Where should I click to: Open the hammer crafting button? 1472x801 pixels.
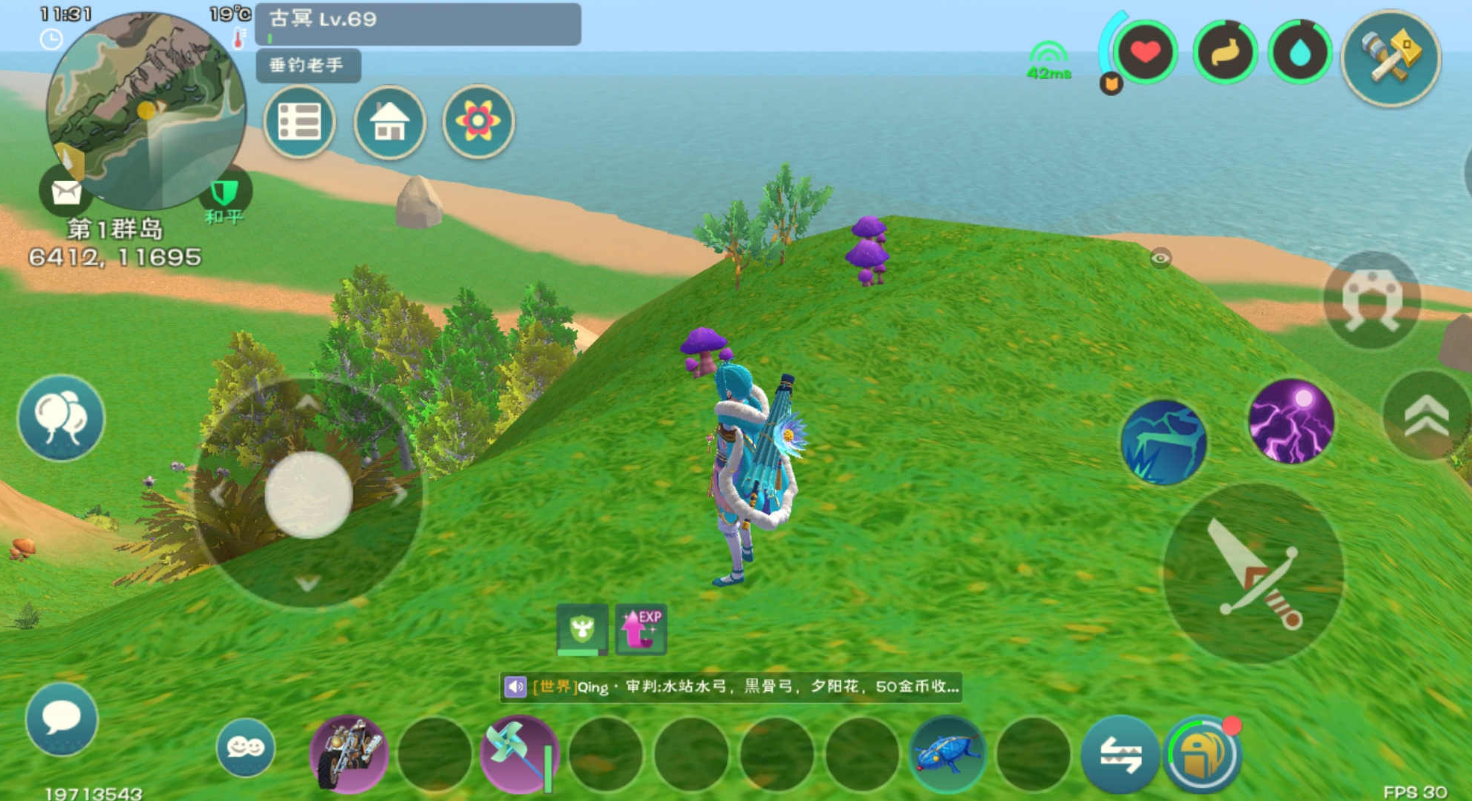(x=1390, y=58)
